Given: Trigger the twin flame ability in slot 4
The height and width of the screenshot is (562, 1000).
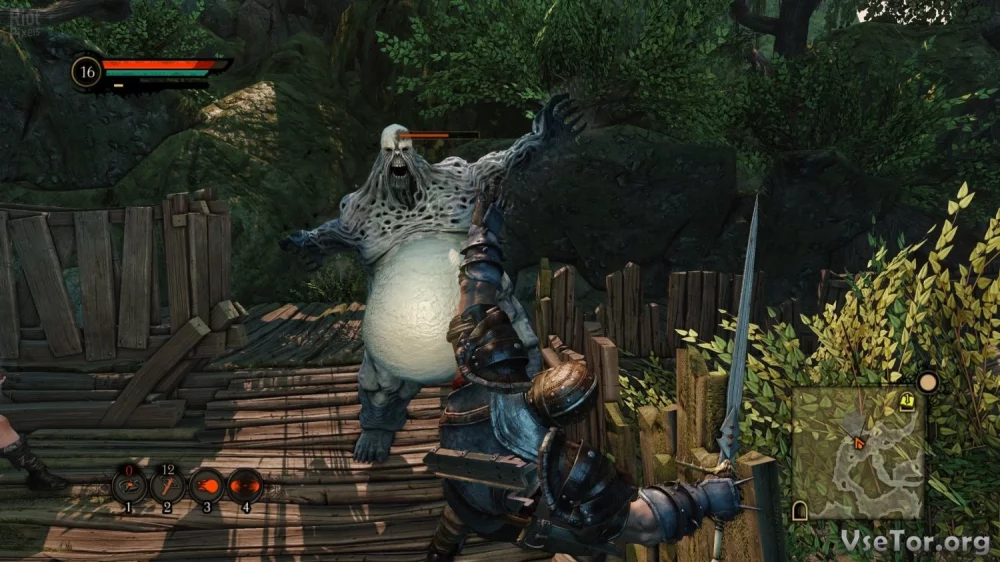Looking at the screenshot, I should [245, 486].
